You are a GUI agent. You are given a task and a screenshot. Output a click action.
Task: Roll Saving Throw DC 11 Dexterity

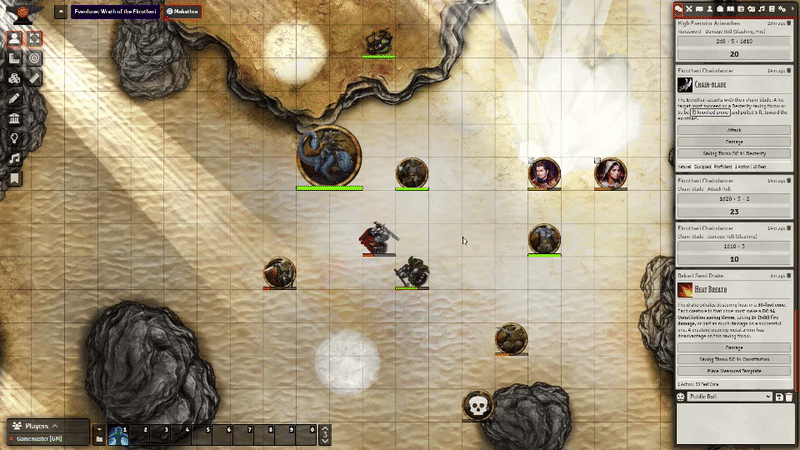coord(734,153)
